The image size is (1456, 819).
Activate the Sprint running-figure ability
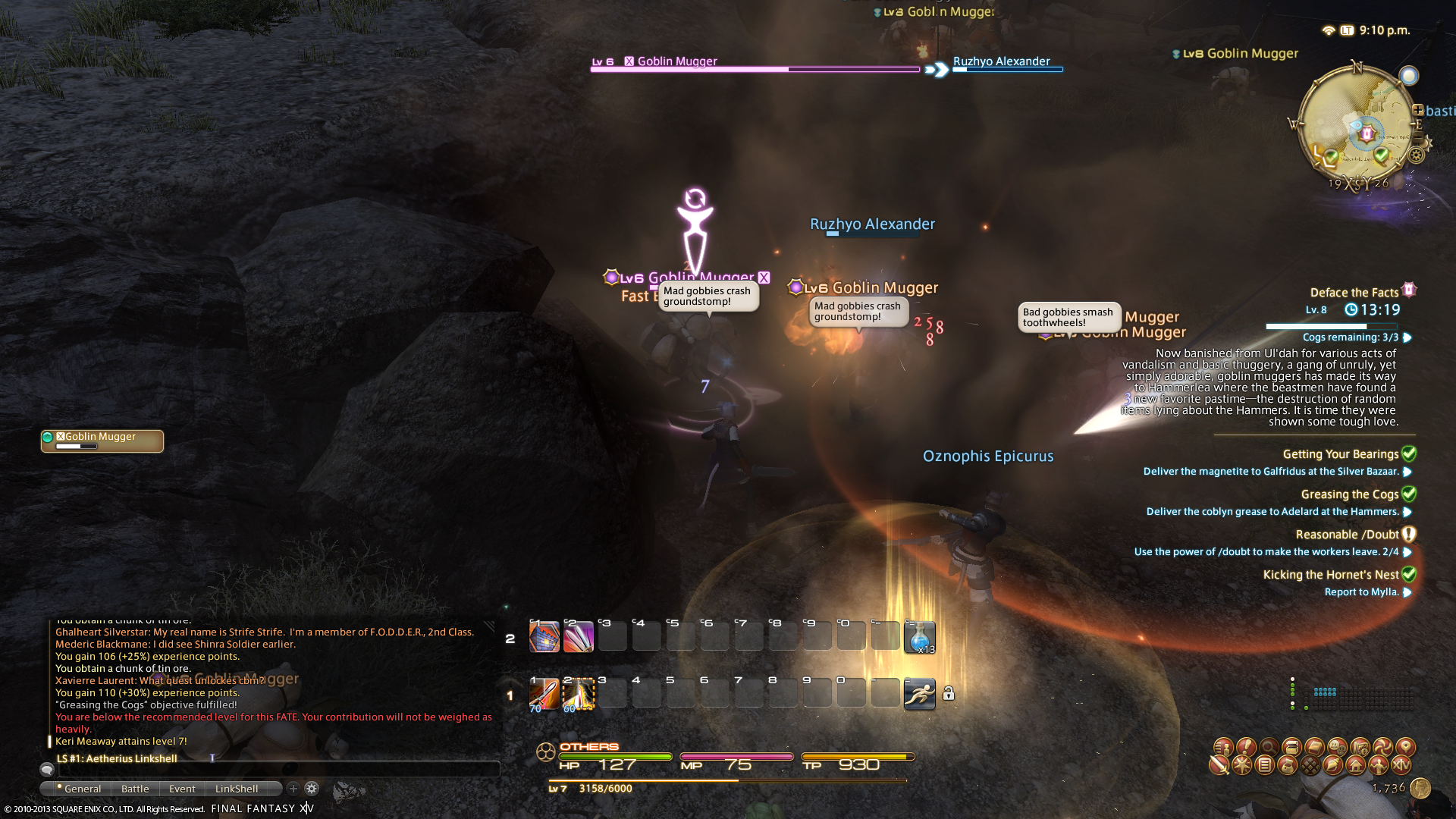point(919,694)
